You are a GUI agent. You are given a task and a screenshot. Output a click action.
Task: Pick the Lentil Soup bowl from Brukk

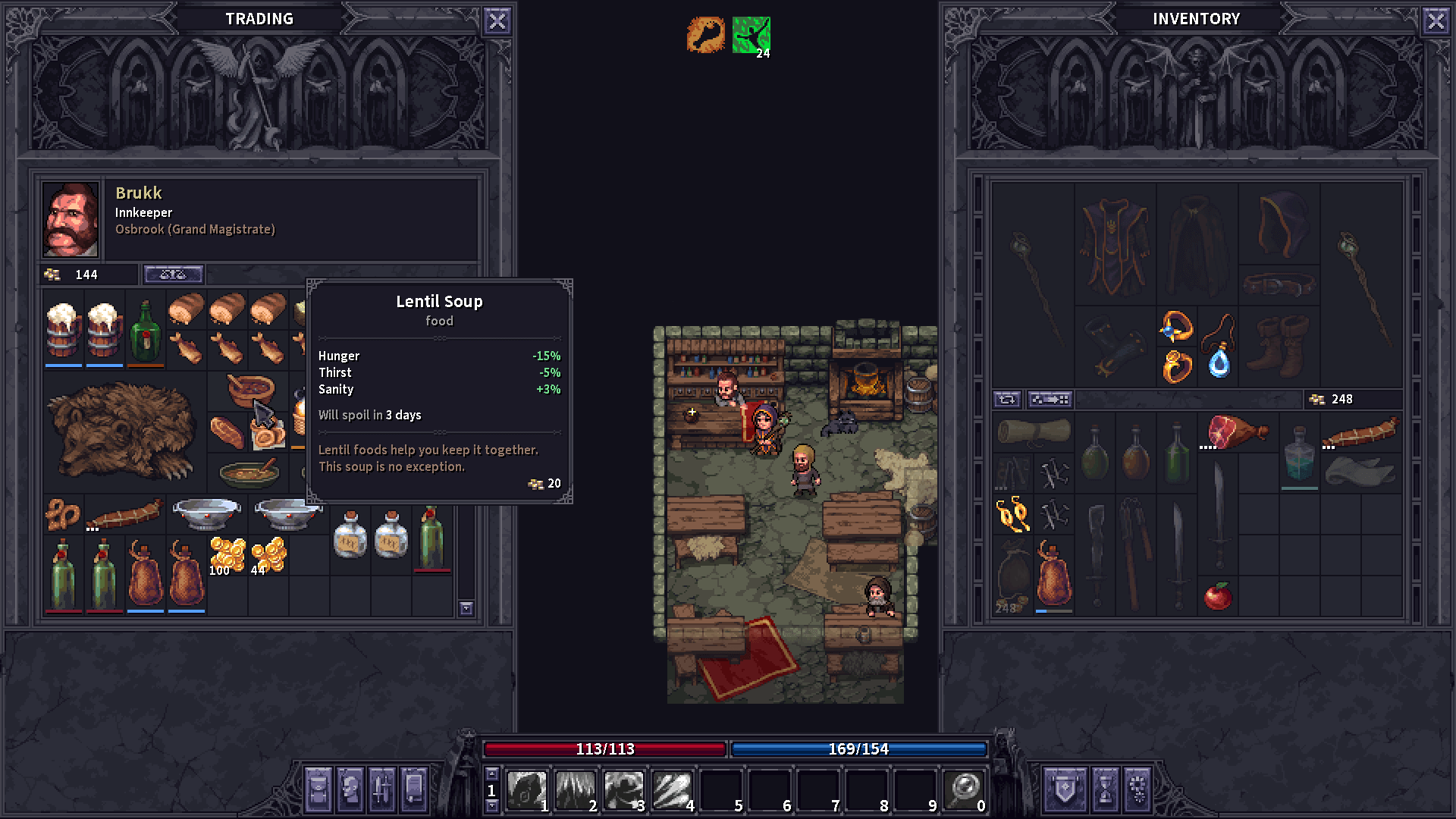pos(250,388)
